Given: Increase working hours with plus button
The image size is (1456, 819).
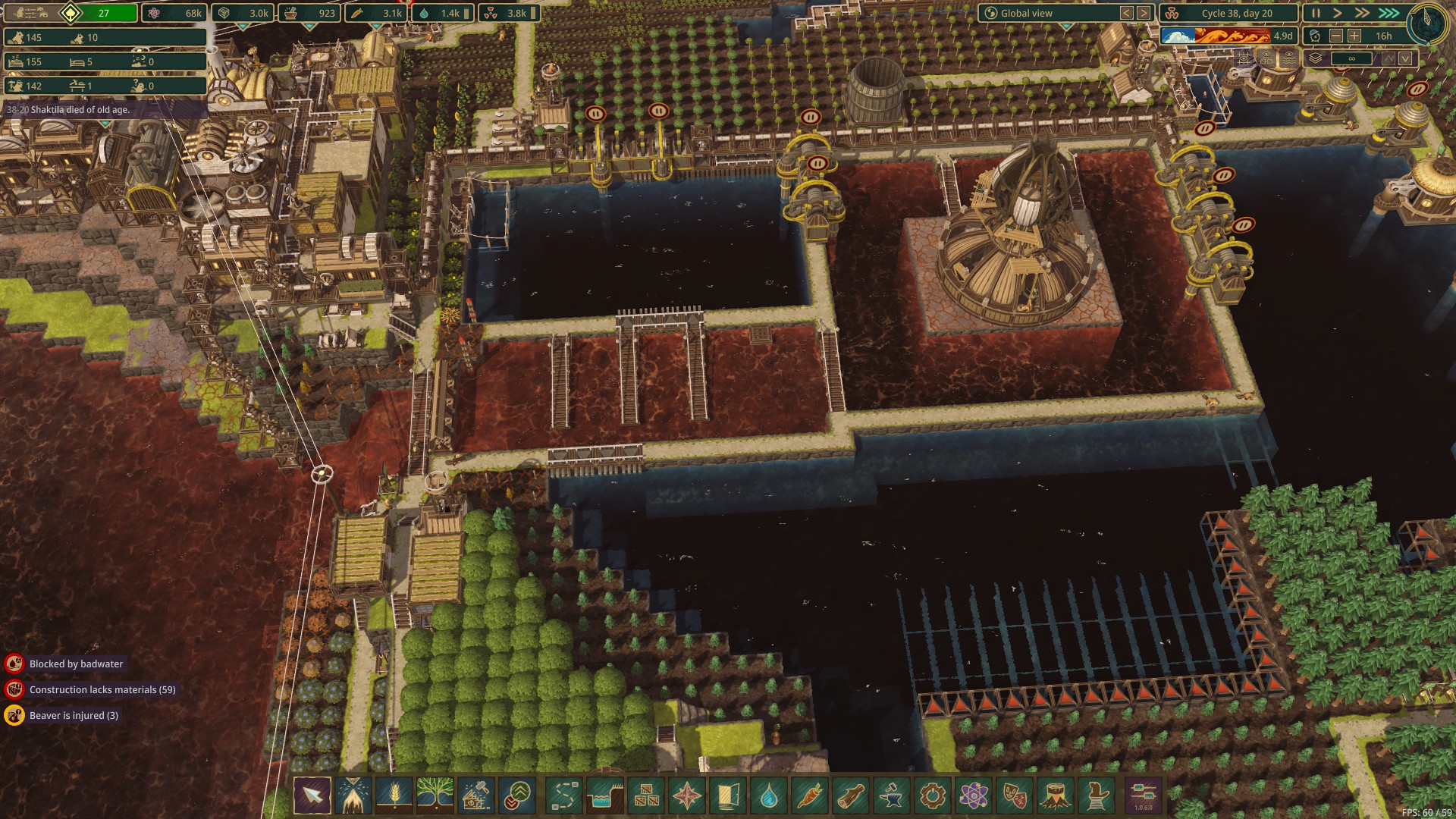Looking at the screenshot, I should click(1354, 36).
